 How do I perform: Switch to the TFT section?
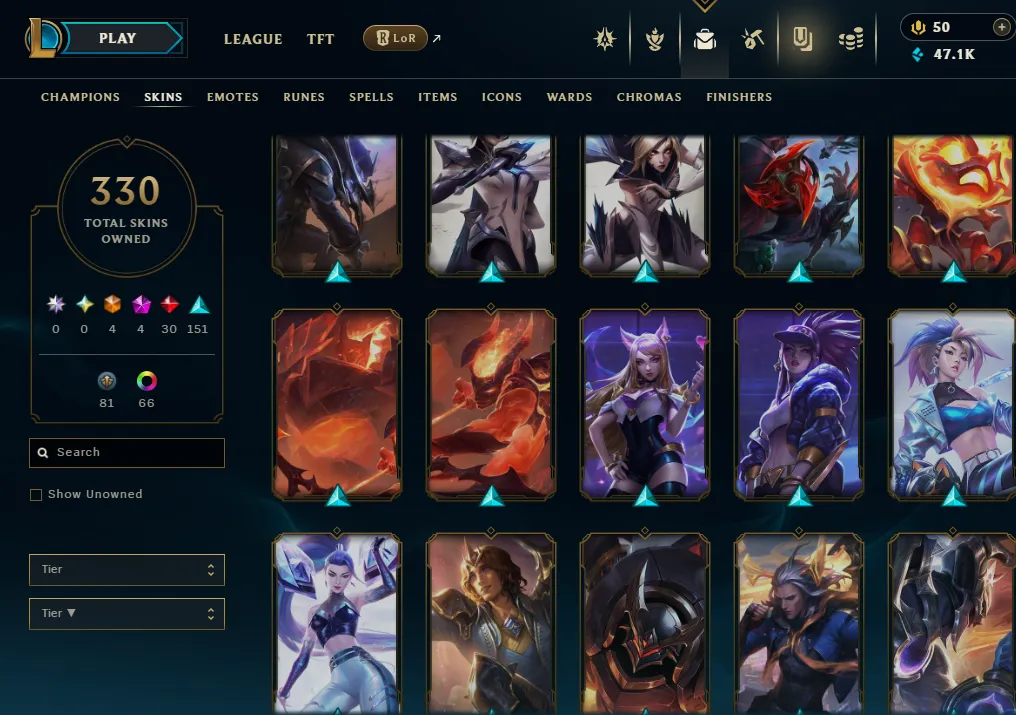point(321,39)
